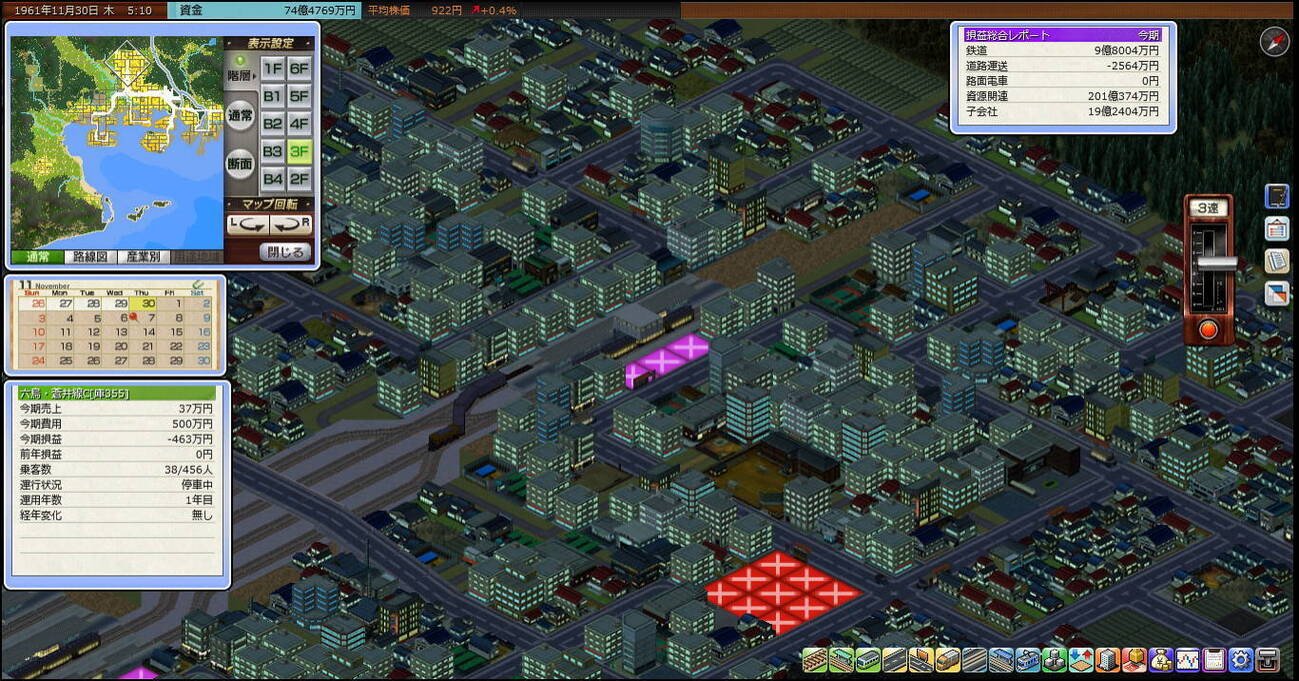Click the red button on speed controller
The width and height of the screenshot is (1299, 681).
coord(1209,330)
